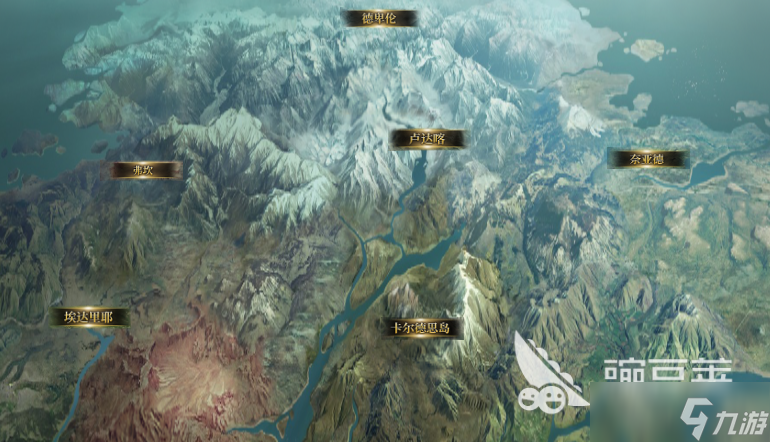Choose the 卢达喀 location marker
770x442 pixels.
click(x=427, y=139)
